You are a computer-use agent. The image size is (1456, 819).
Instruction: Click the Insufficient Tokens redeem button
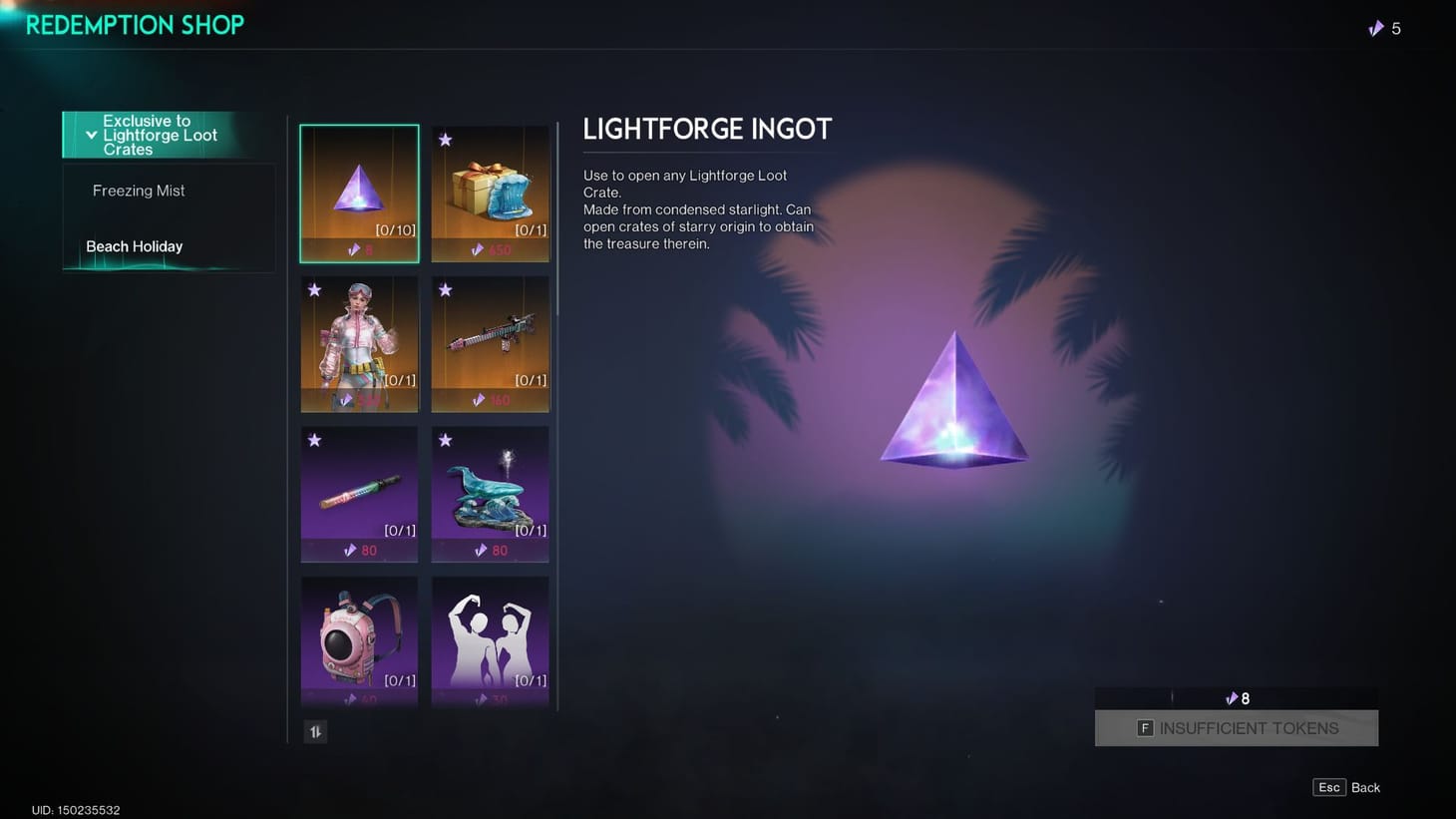(x=1236, y=728)
